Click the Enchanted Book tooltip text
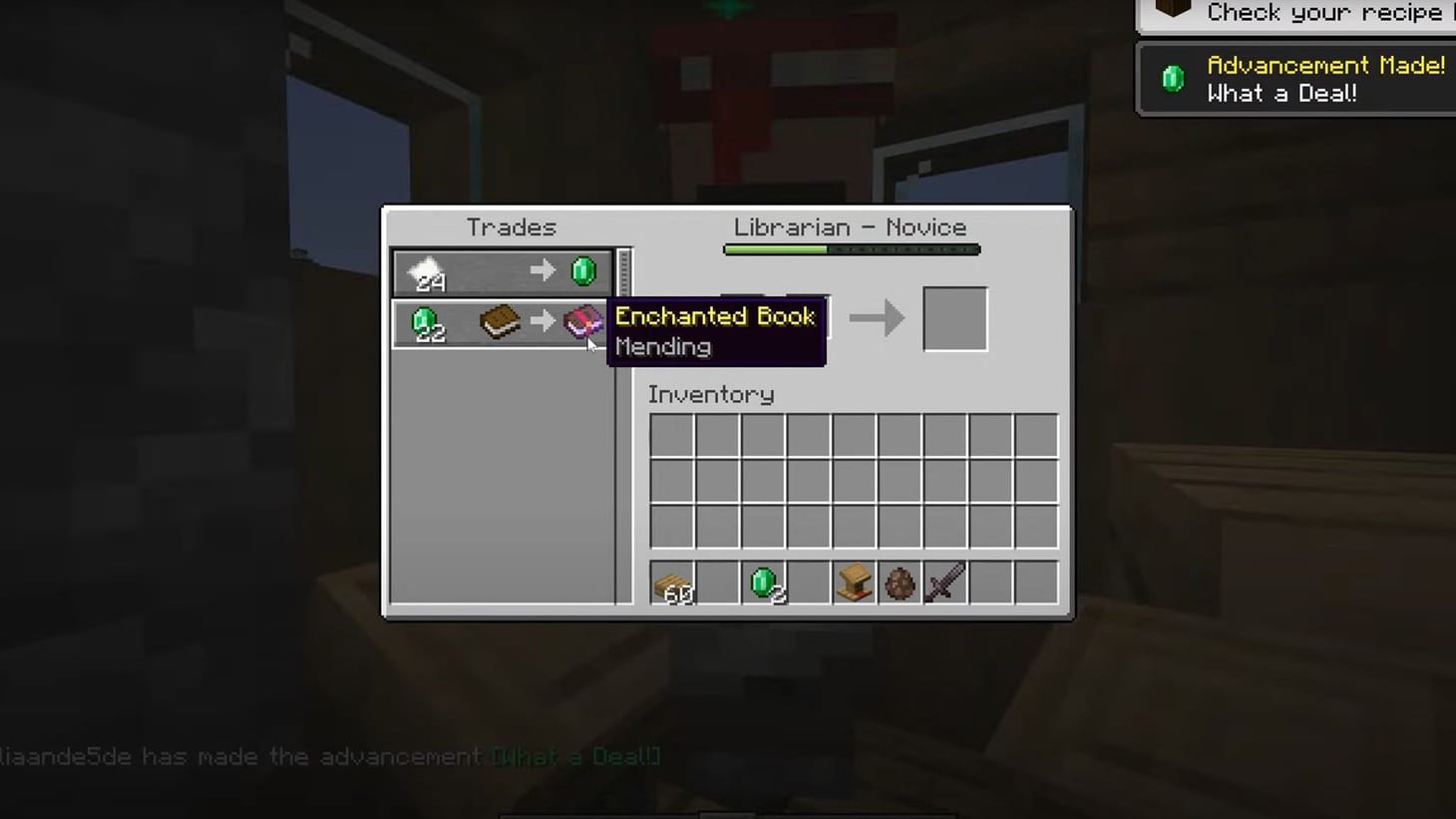The width and height of the screenshot is (1456, 819). tap(714, 316)
